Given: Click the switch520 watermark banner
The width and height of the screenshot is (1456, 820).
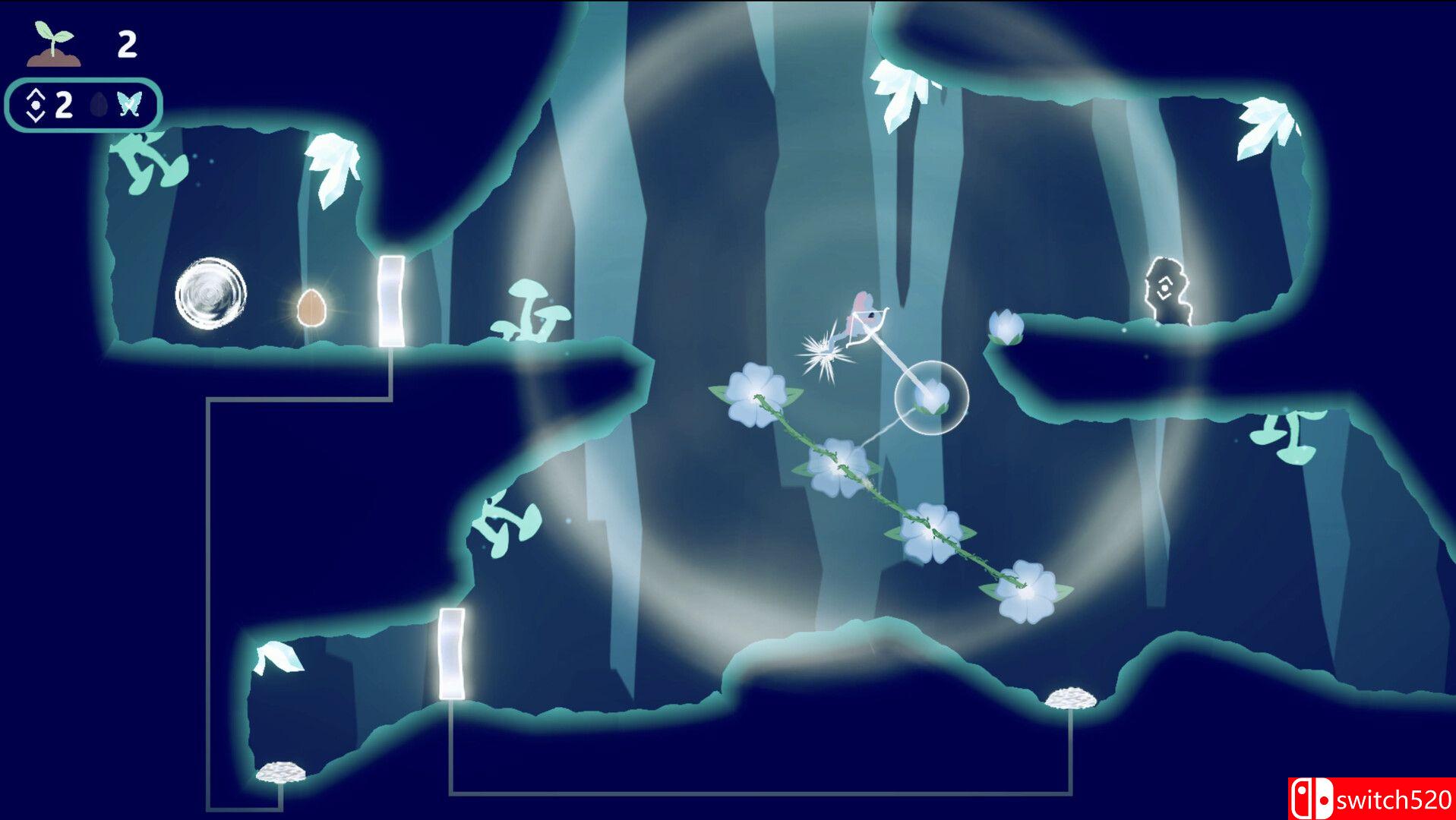Looking at the screenshot, I should tap(1375, 801).
